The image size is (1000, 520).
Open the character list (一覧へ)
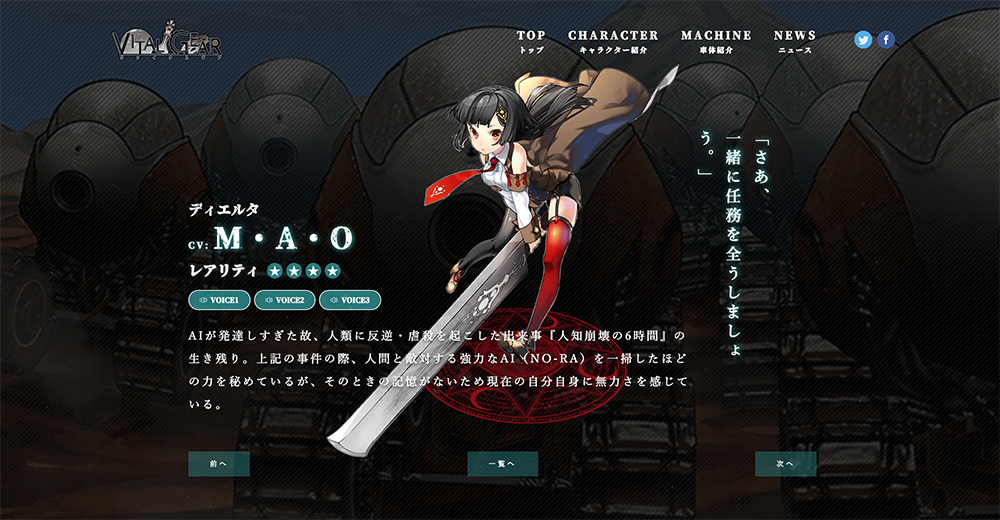click(x=502, y=464)
